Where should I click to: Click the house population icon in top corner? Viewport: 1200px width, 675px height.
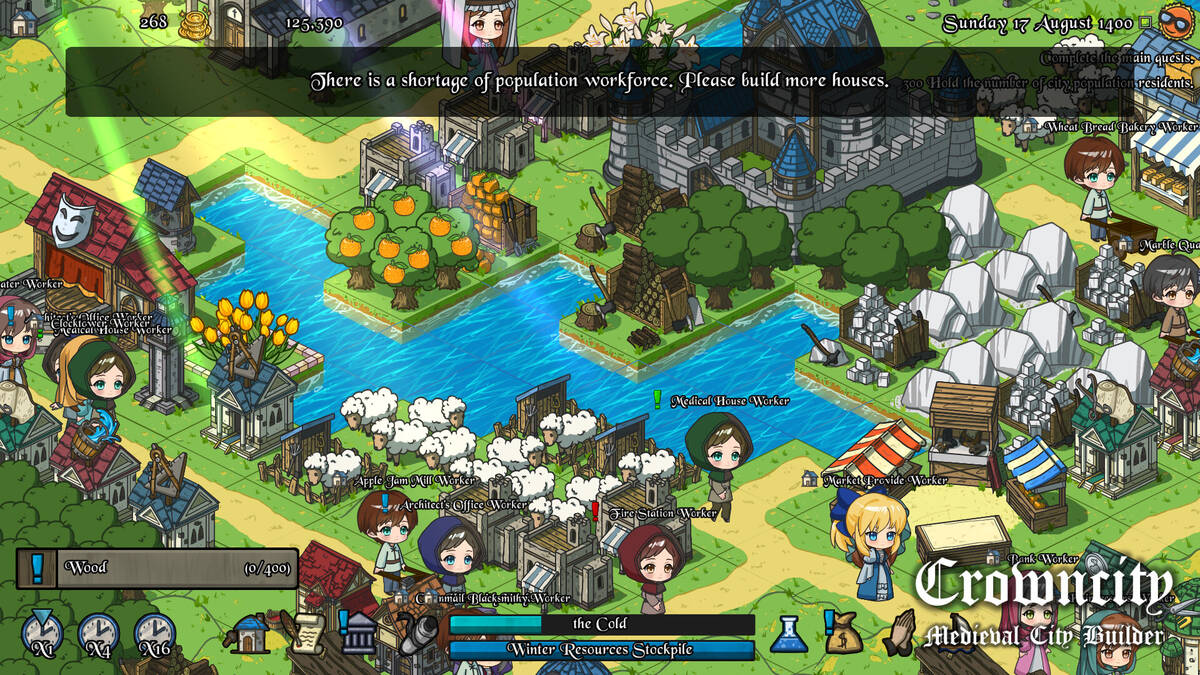tap(22, 18)
